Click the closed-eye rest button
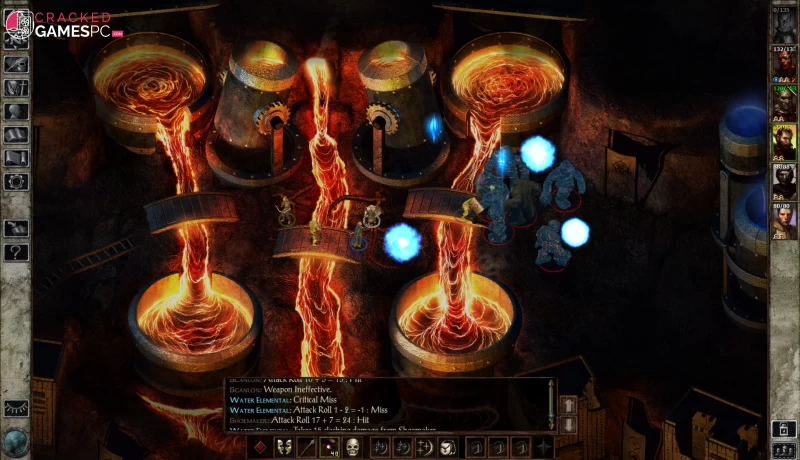The image size is (800, 460). point(16,408)
